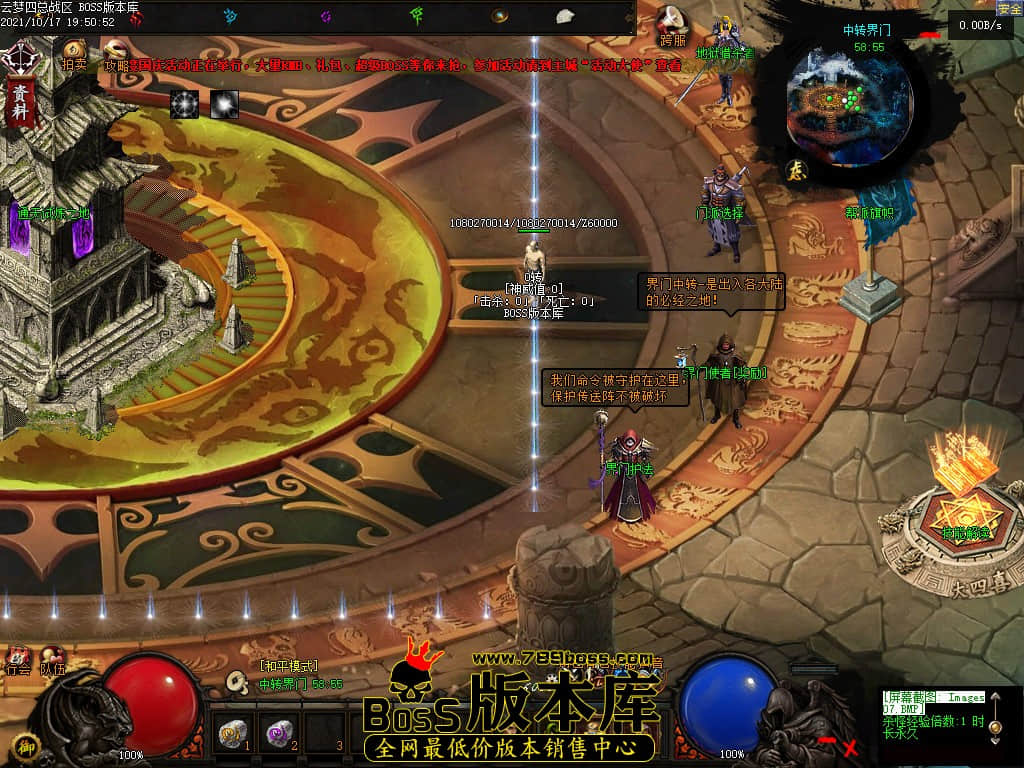Click the gold 虎 emblem beside minimap

(795, 170)
